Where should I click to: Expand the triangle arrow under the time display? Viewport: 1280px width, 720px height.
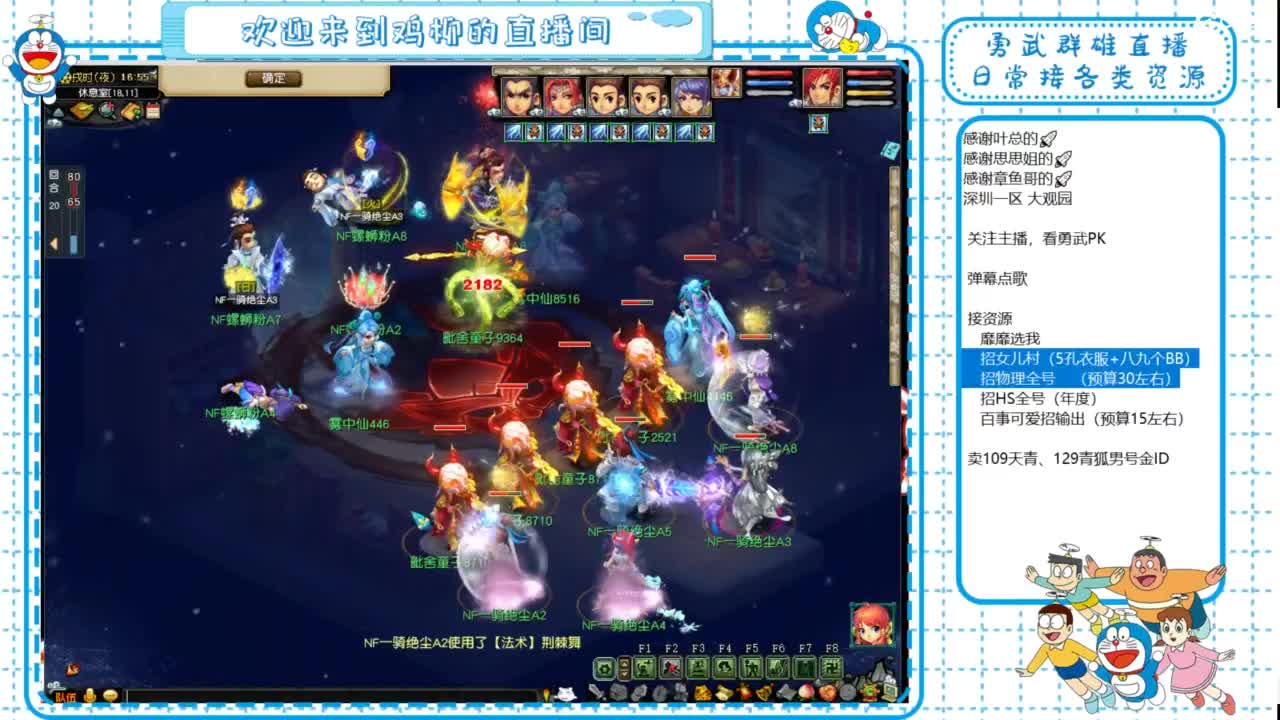pyautogui.click(x=57, y=112)
